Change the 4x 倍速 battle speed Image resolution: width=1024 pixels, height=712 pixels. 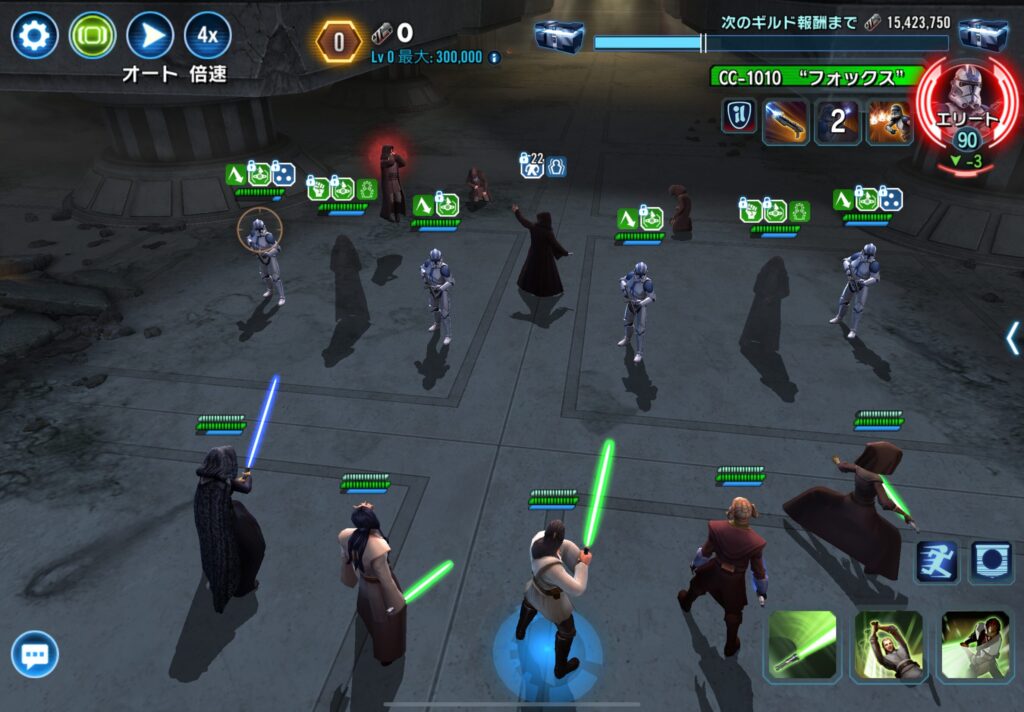(208, 37)
